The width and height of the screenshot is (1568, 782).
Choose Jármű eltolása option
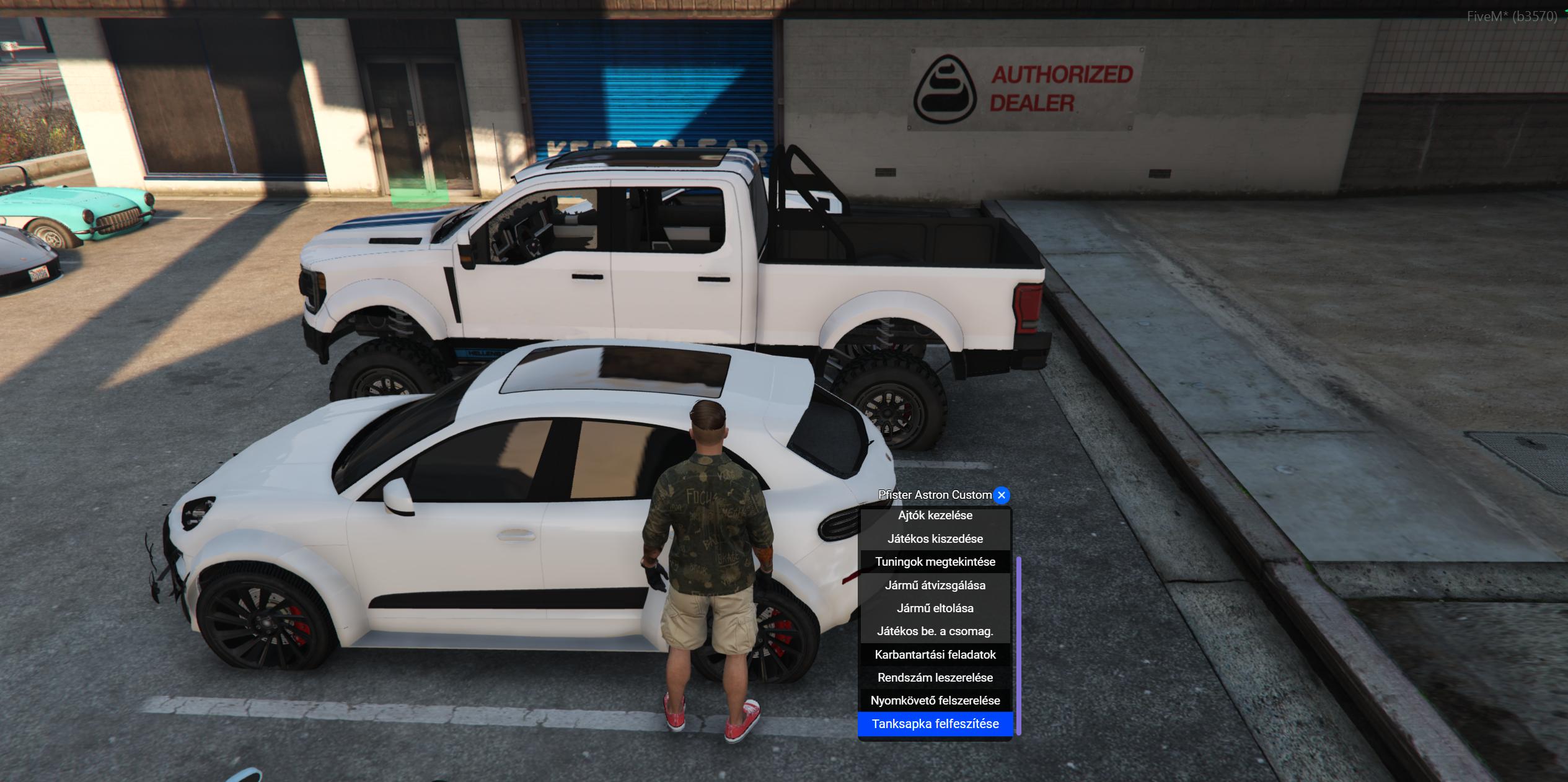coord(935,608)
